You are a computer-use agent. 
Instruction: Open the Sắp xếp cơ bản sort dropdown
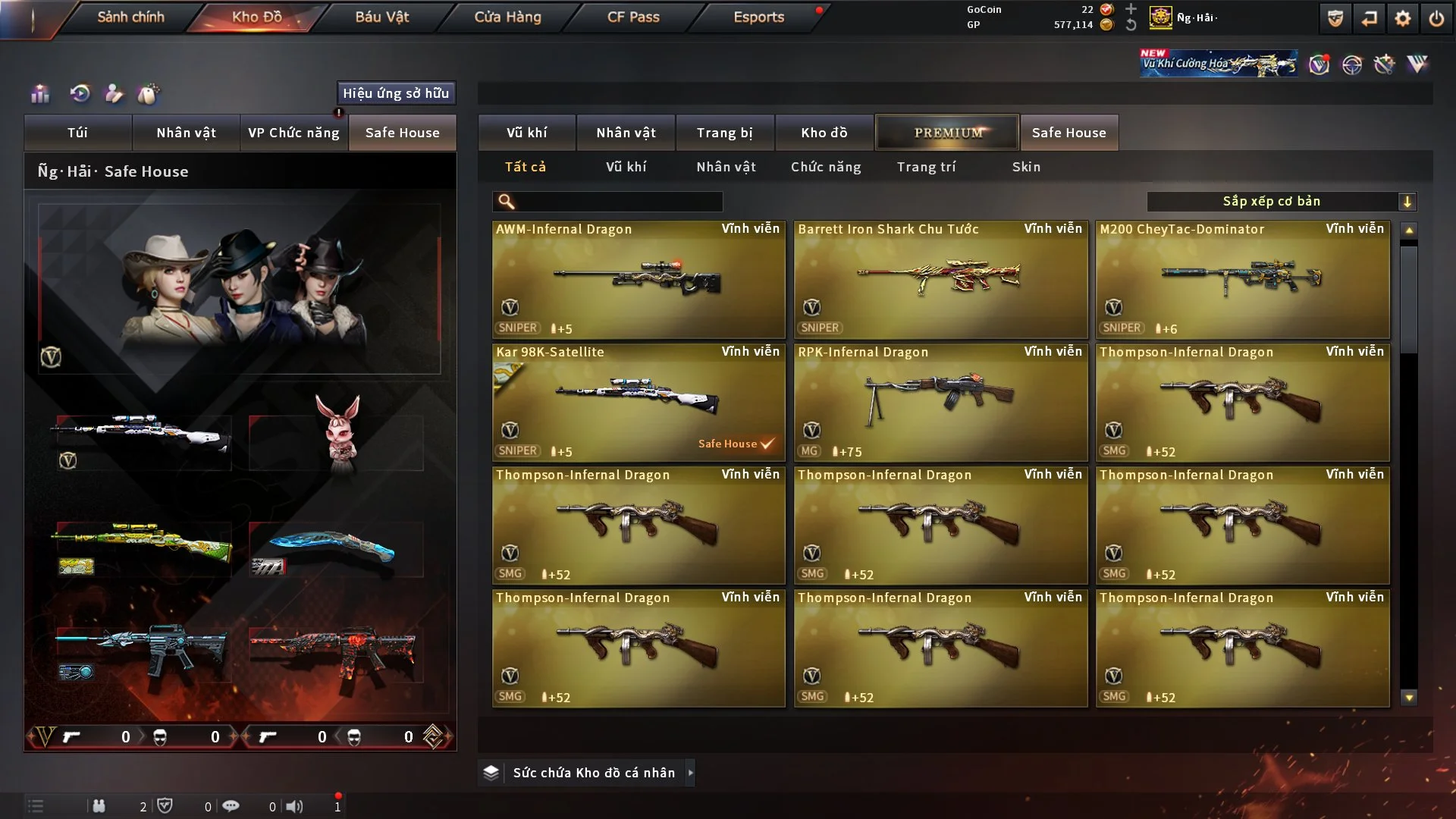[x=1281, y=202]
